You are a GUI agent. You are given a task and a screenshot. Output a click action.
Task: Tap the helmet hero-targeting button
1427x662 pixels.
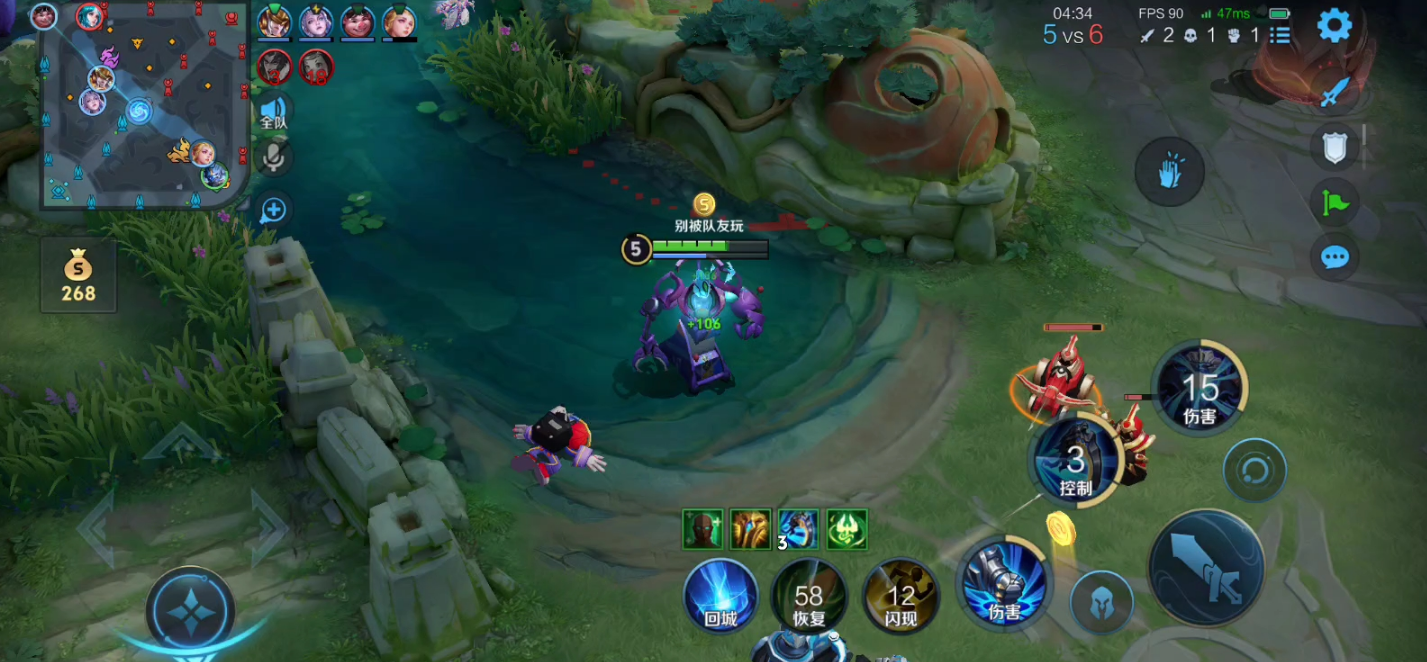[x=1101, y=603]
